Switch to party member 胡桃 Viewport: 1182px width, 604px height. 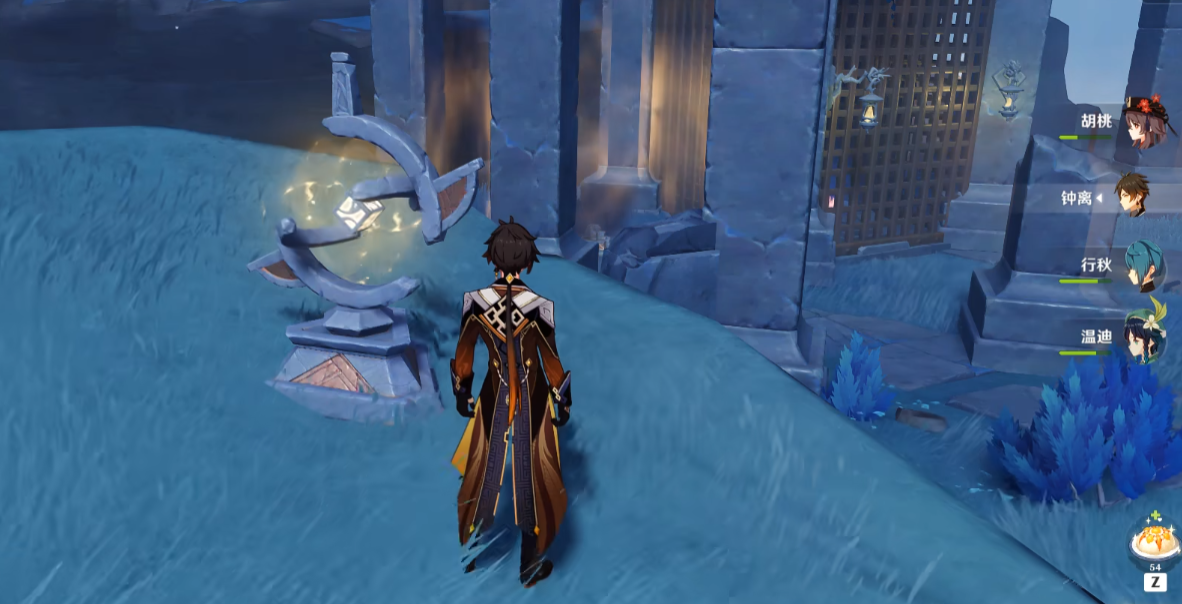coord(1142,123)
